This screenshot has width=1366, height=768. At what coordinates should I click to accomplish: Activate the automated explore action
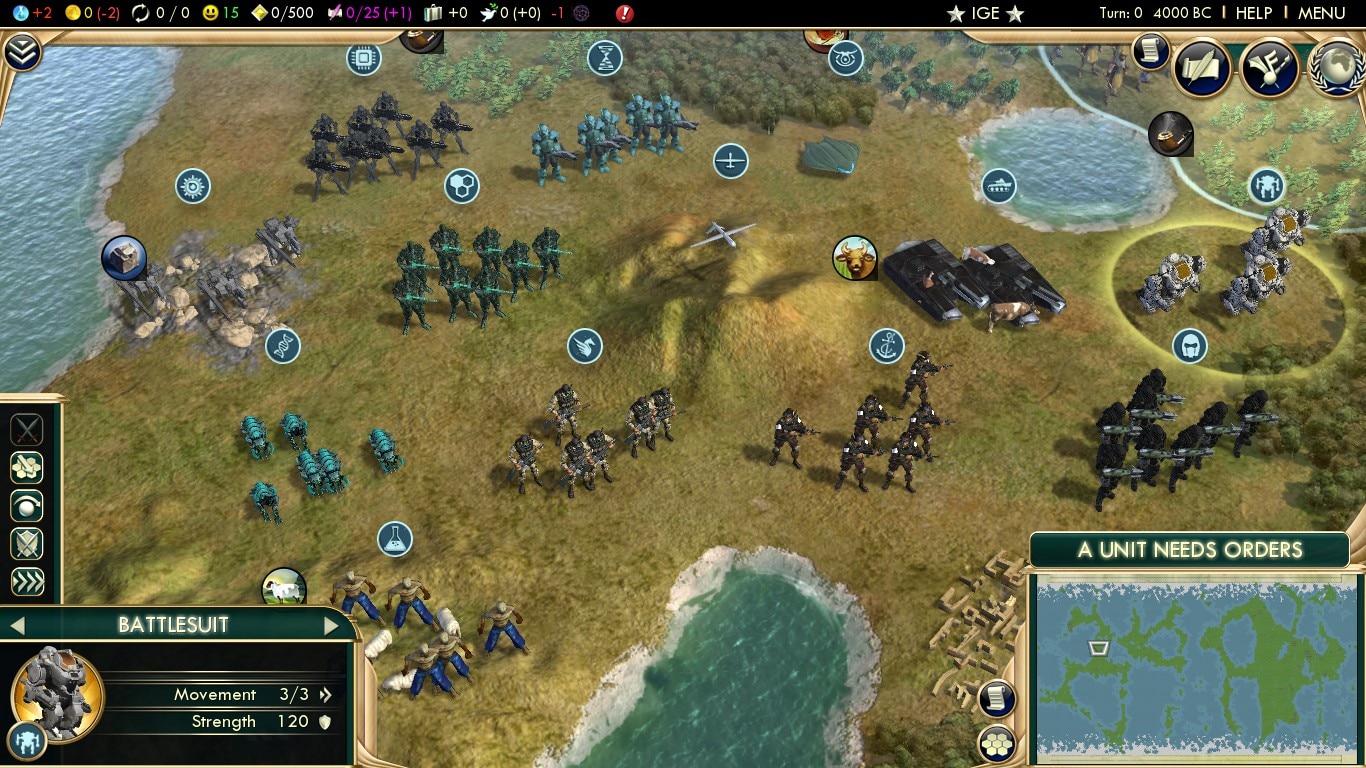click(x=27, y=506)
